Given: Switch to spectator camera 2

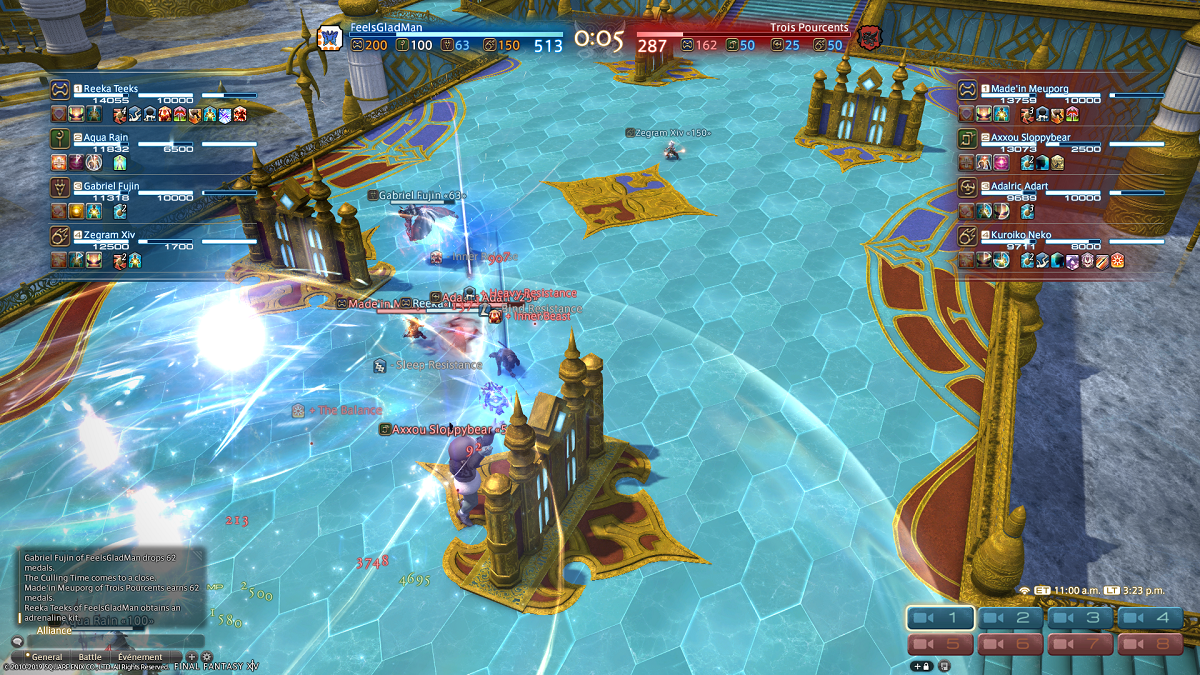Looking at the screenshot, I should click(1011, 618).
